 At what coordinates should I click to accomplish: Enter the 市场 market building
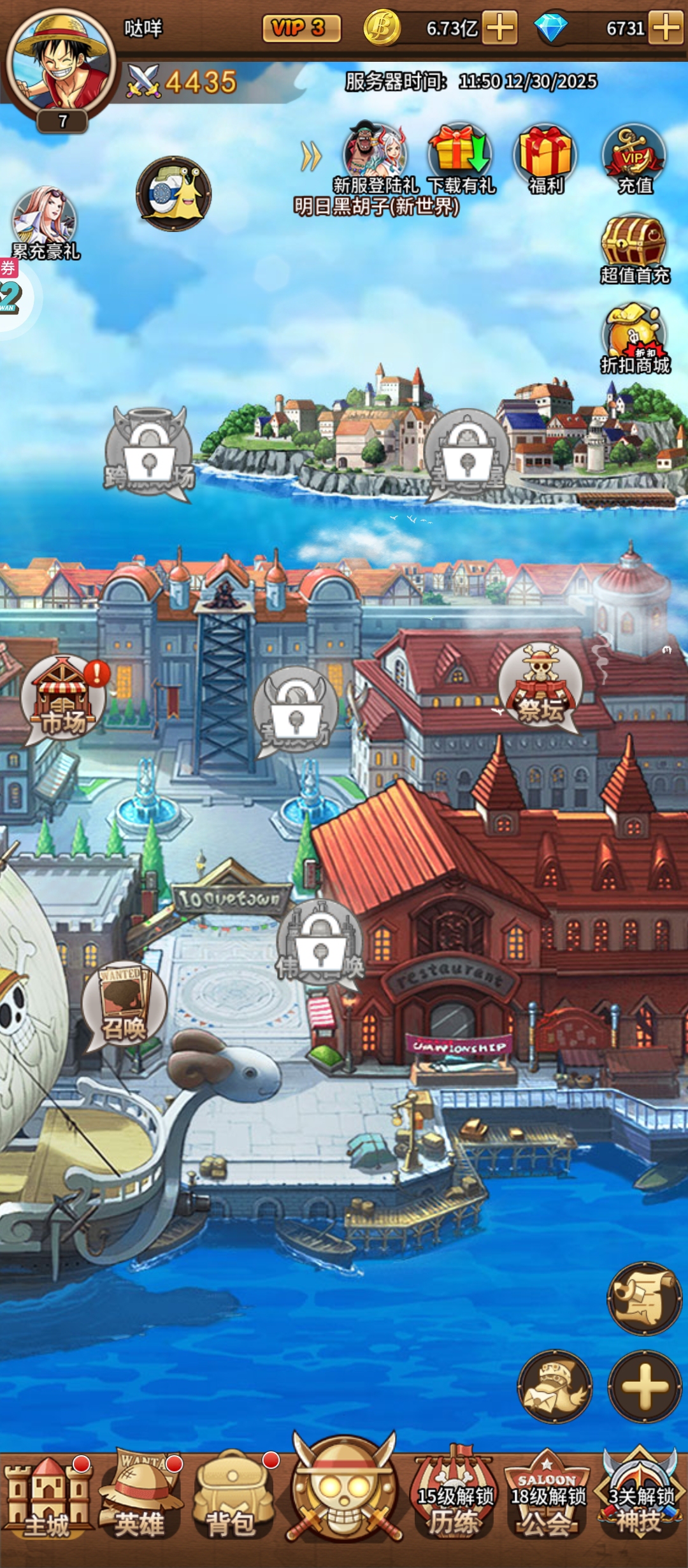click(63, 699)
